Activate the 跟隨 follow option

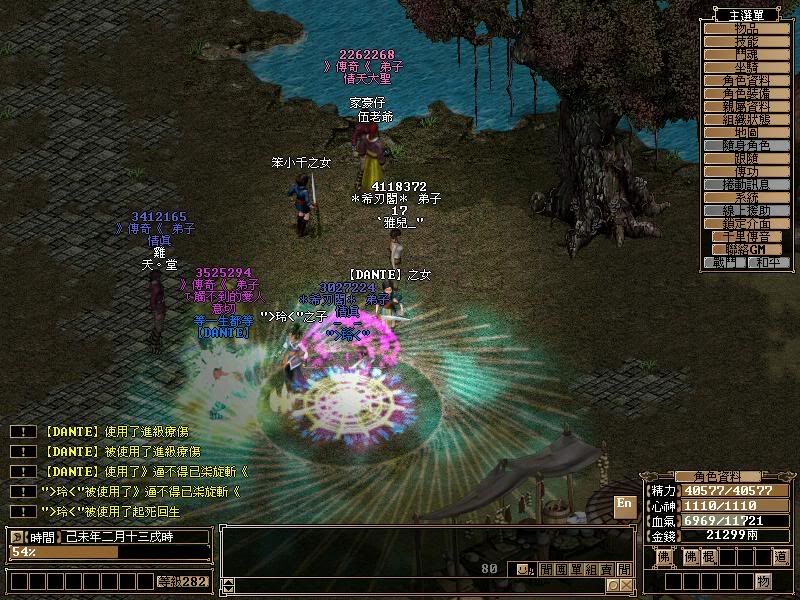click(747, 158)
